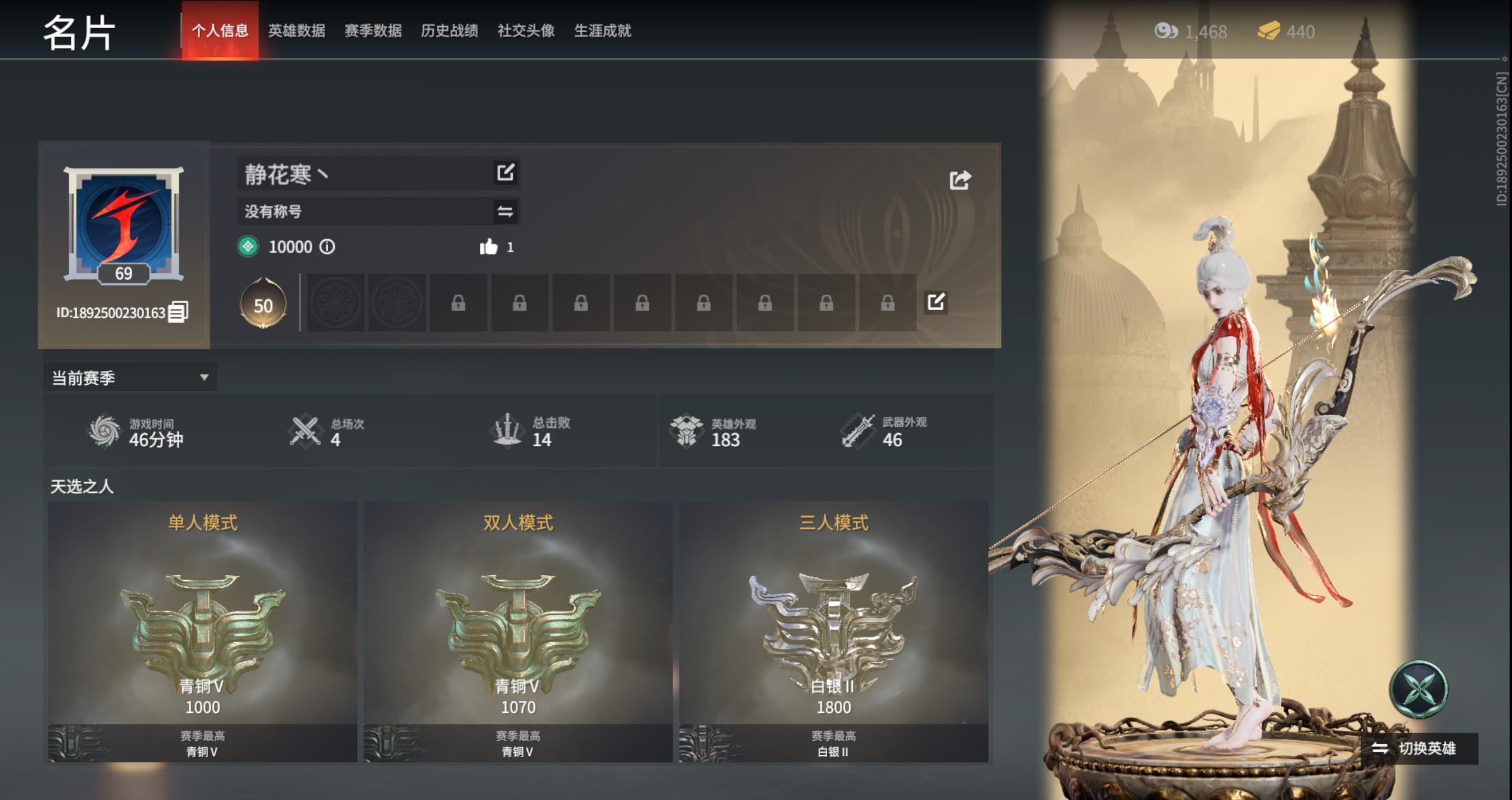Click the 切换英雄 button
The image size is (1512, 800).
[x=1418, y=748]
